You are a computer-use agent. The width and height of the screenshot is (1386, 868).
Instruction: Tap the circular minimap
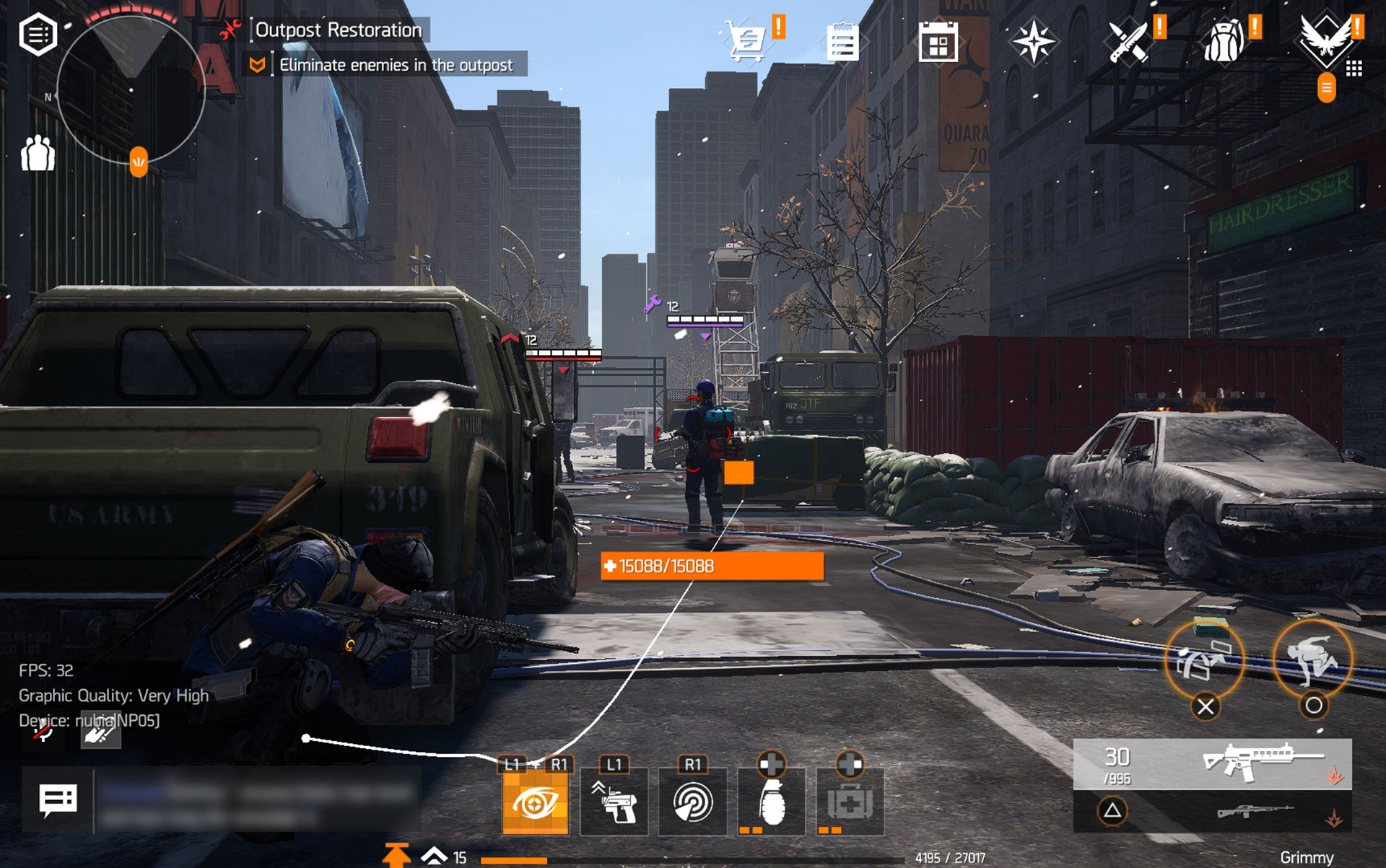(131, 90)
